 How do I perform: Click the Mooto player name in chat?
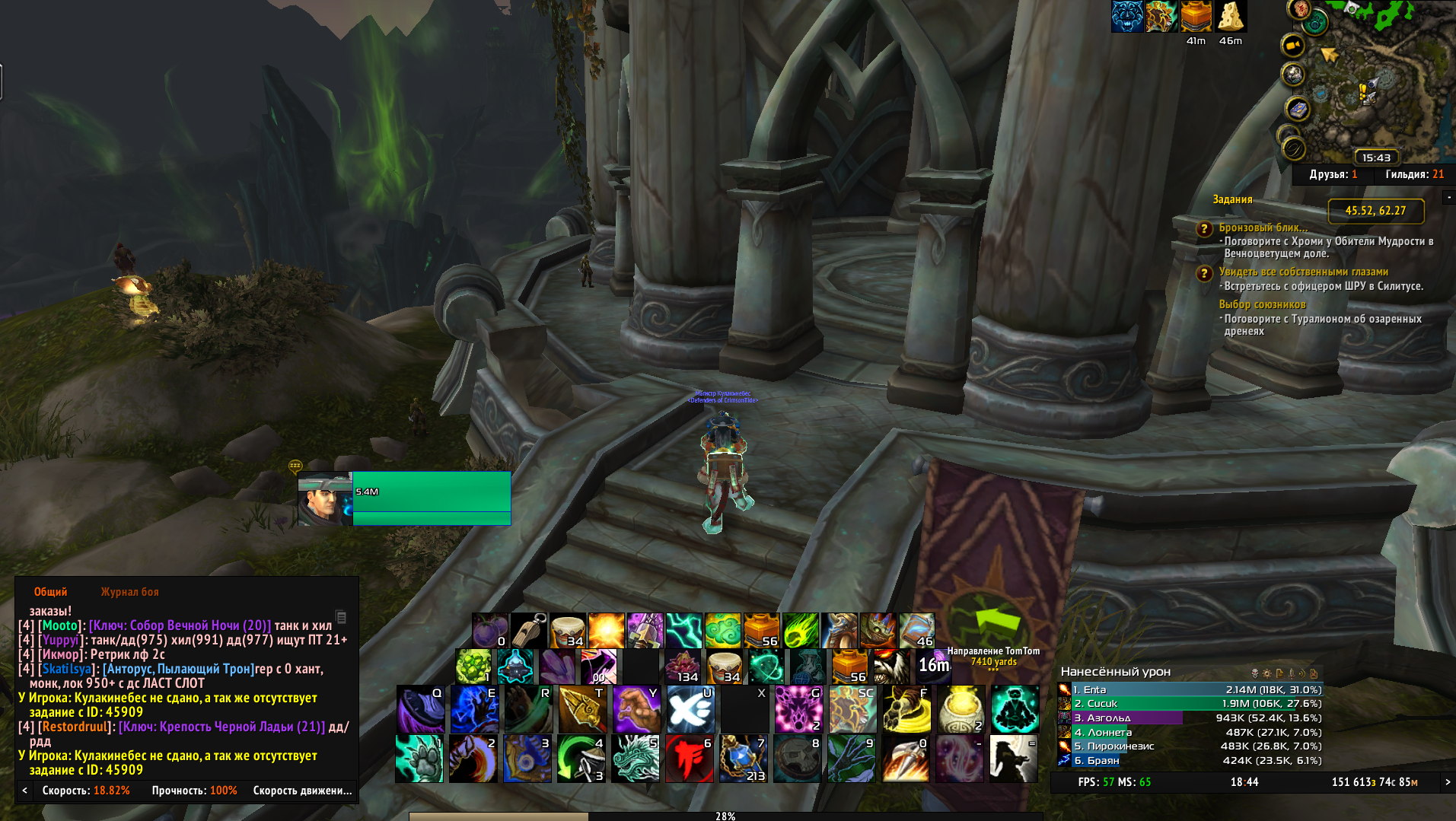tap(60, 625)
